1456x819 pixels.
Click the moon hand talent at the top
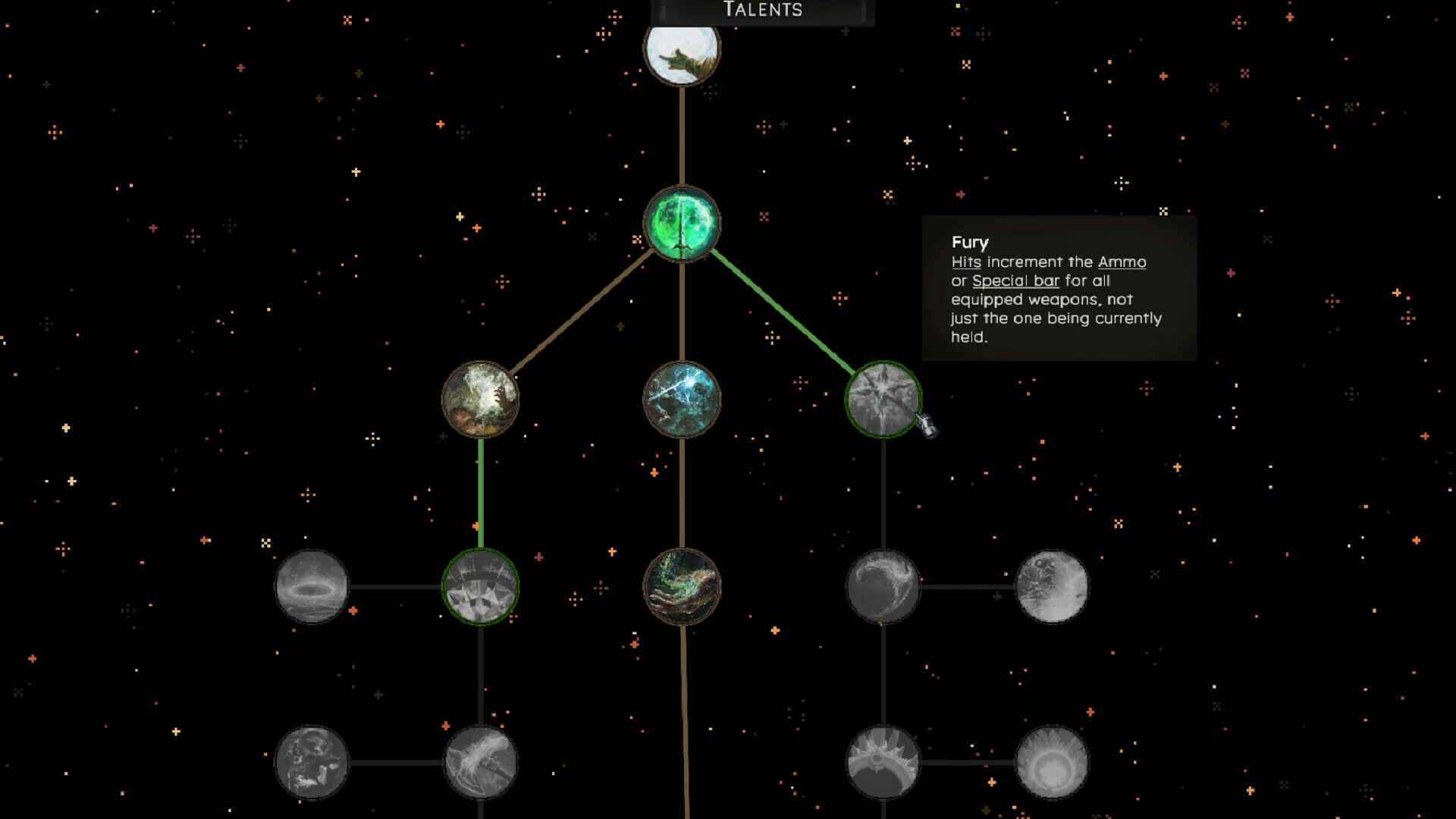681,53
